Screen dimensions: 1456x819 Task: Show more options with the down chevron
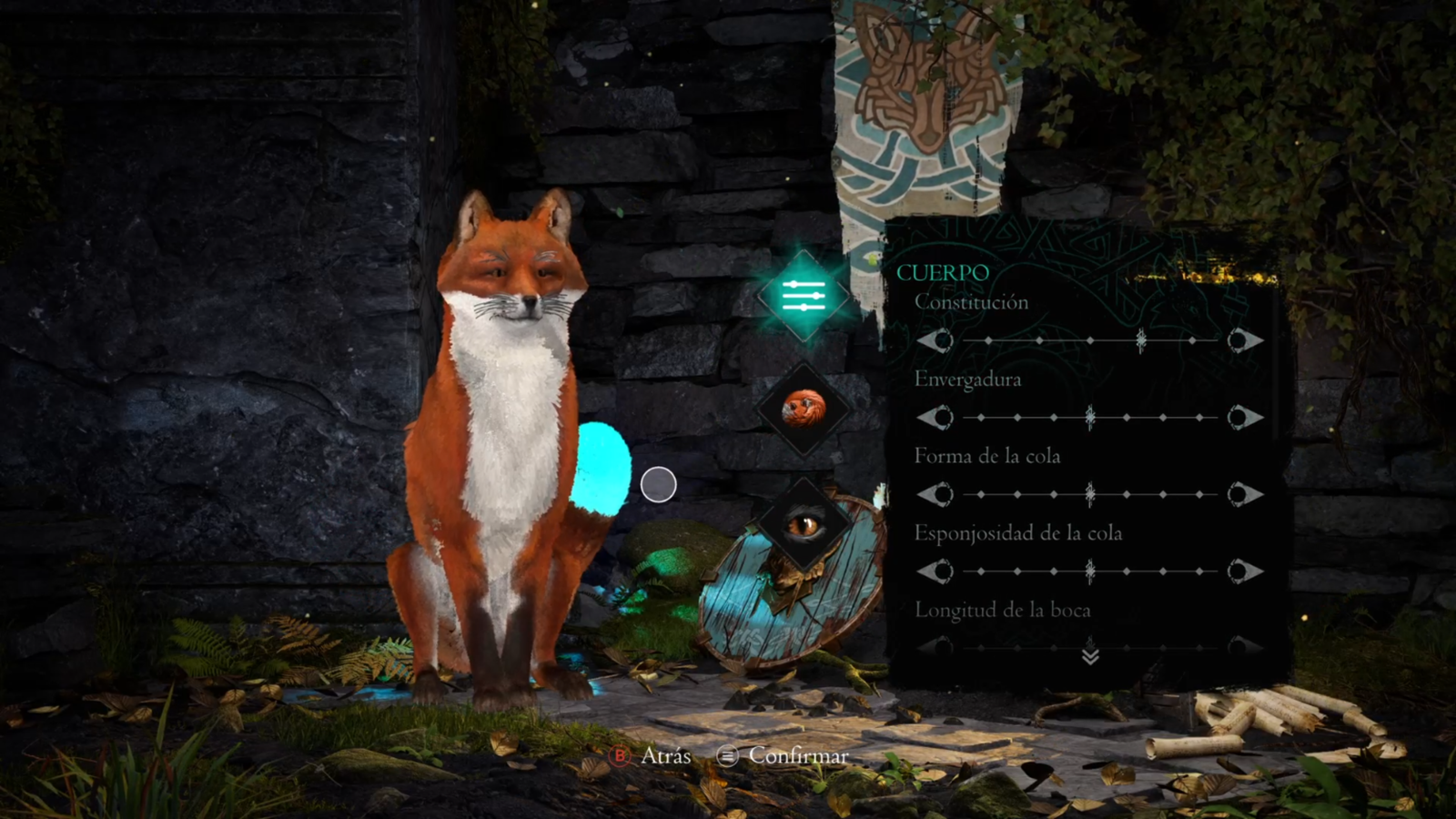(x=1090, y=655)
